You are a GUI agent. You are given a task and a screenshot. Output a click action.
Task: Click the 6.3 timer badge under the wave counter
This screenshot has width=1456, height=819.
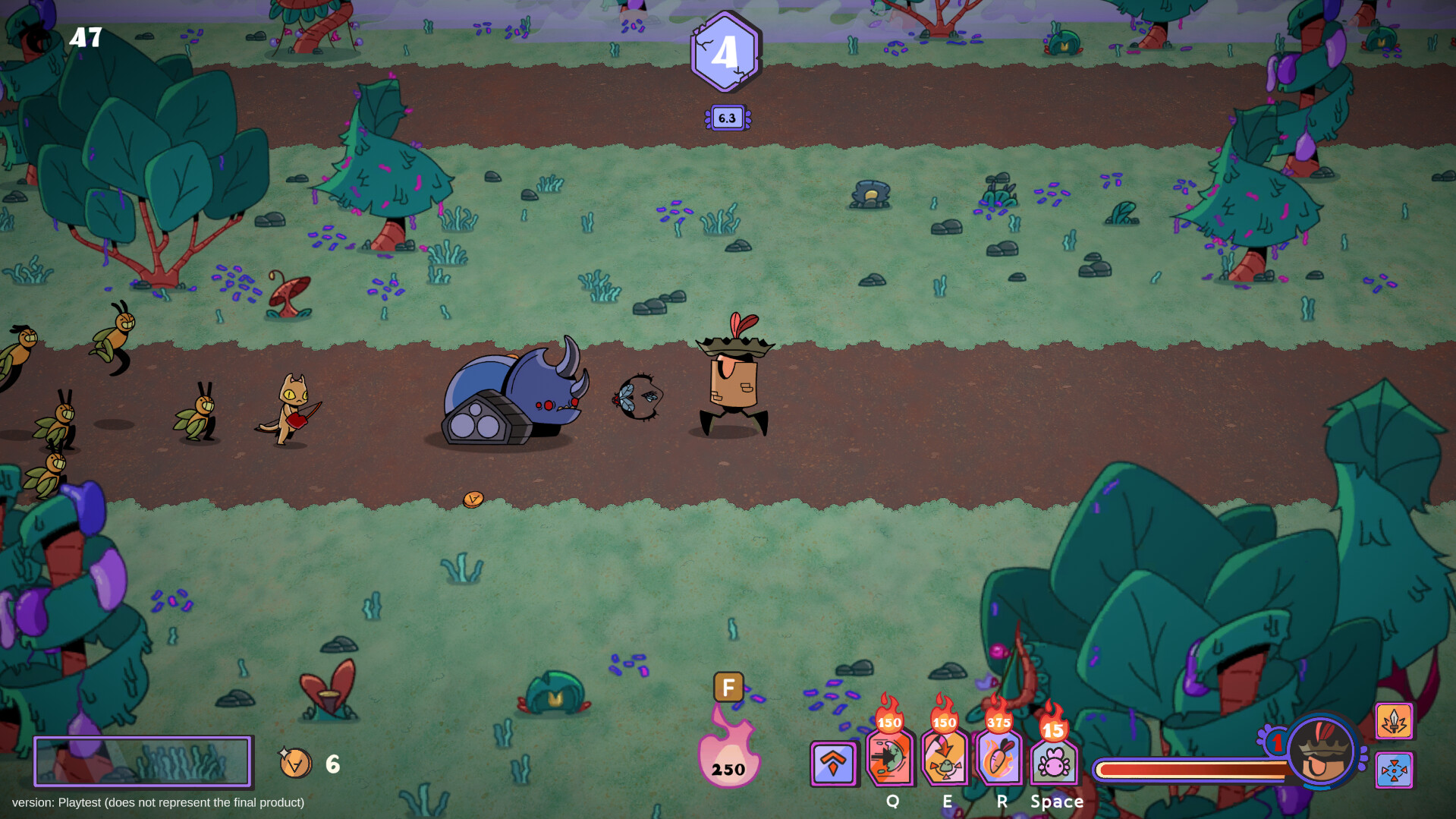coord(727,118)
